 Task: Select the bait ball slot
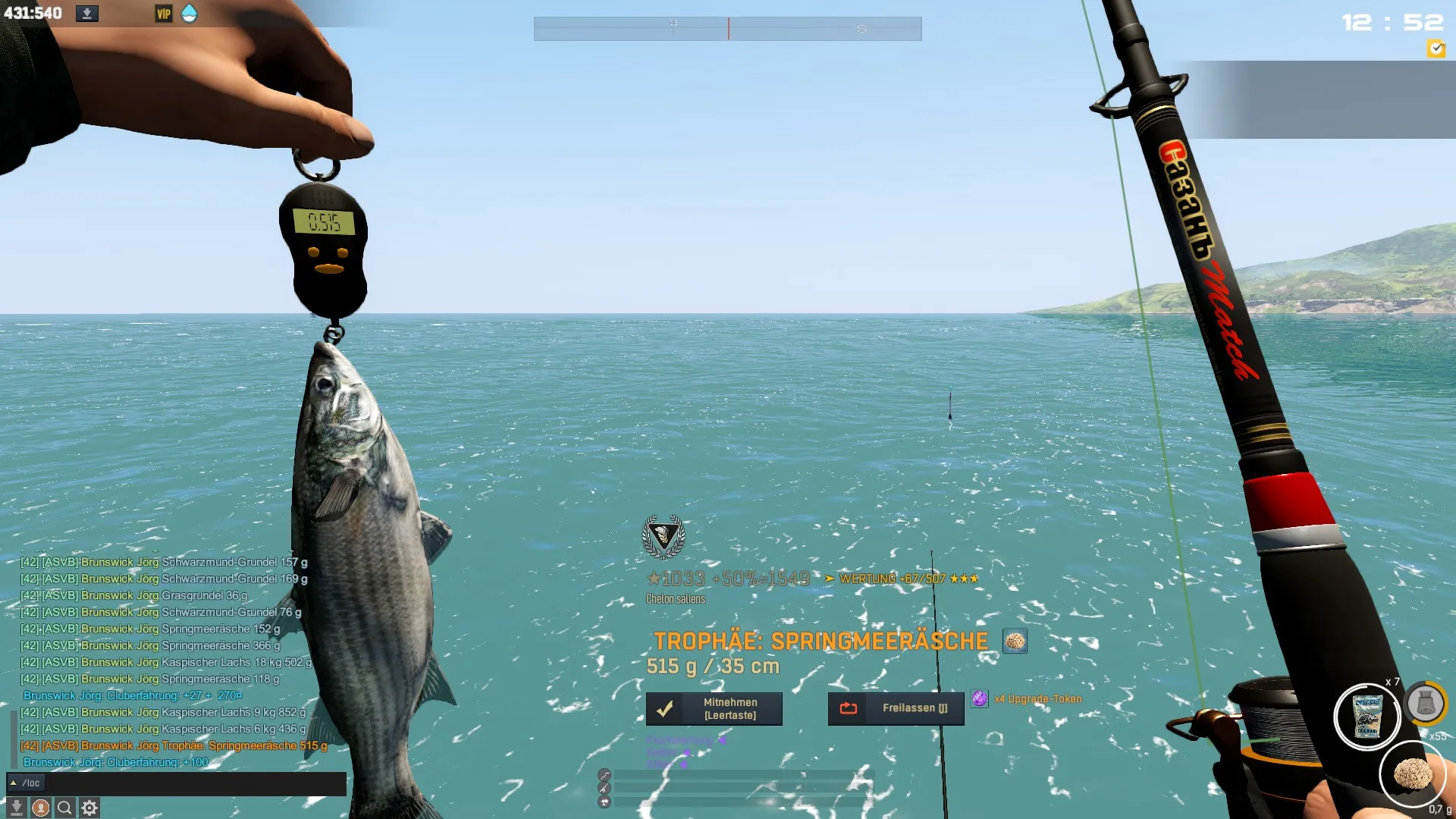pos(1411,773)
